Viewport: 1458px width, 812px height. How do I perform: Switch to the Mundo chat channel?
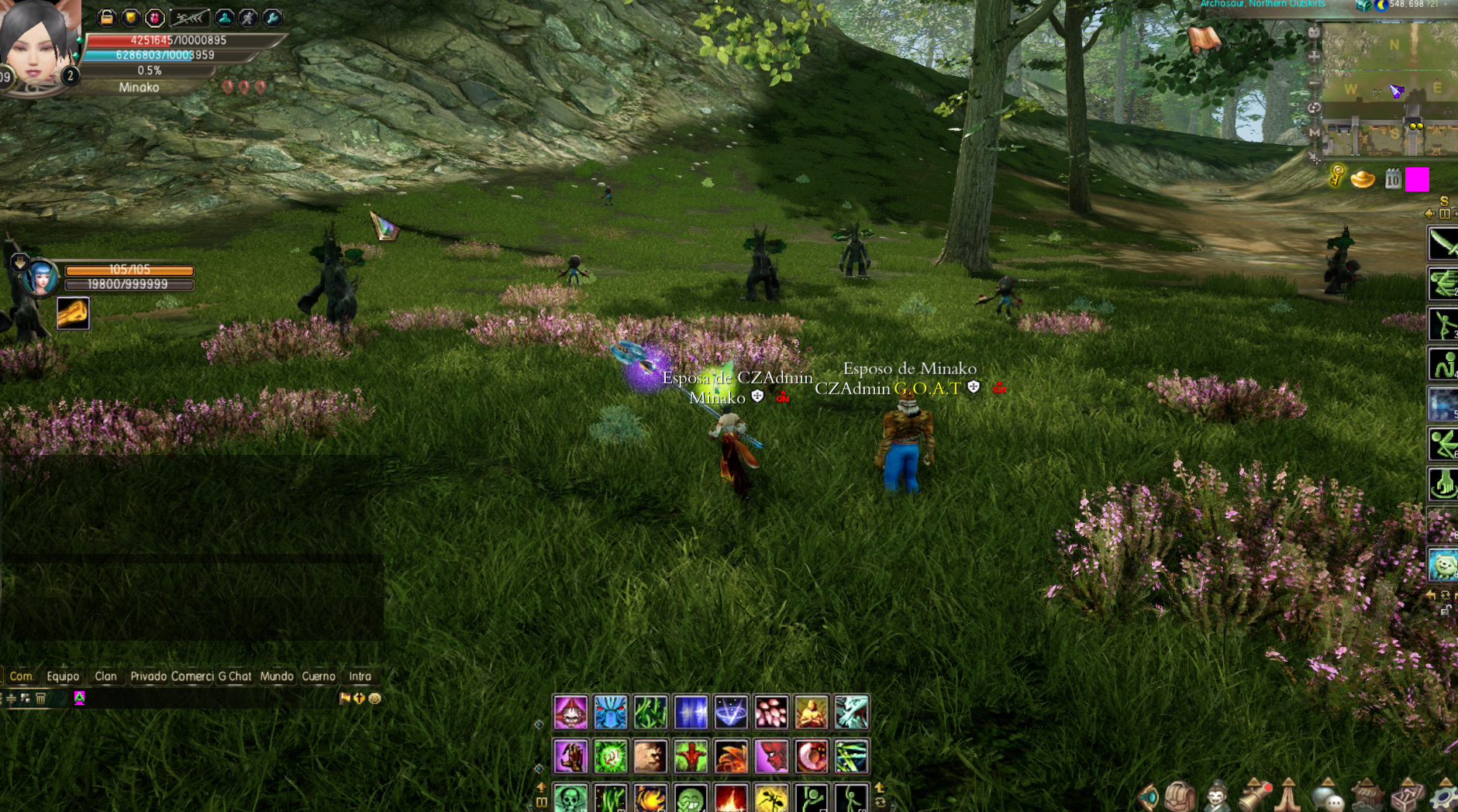(x=277, y=676)
